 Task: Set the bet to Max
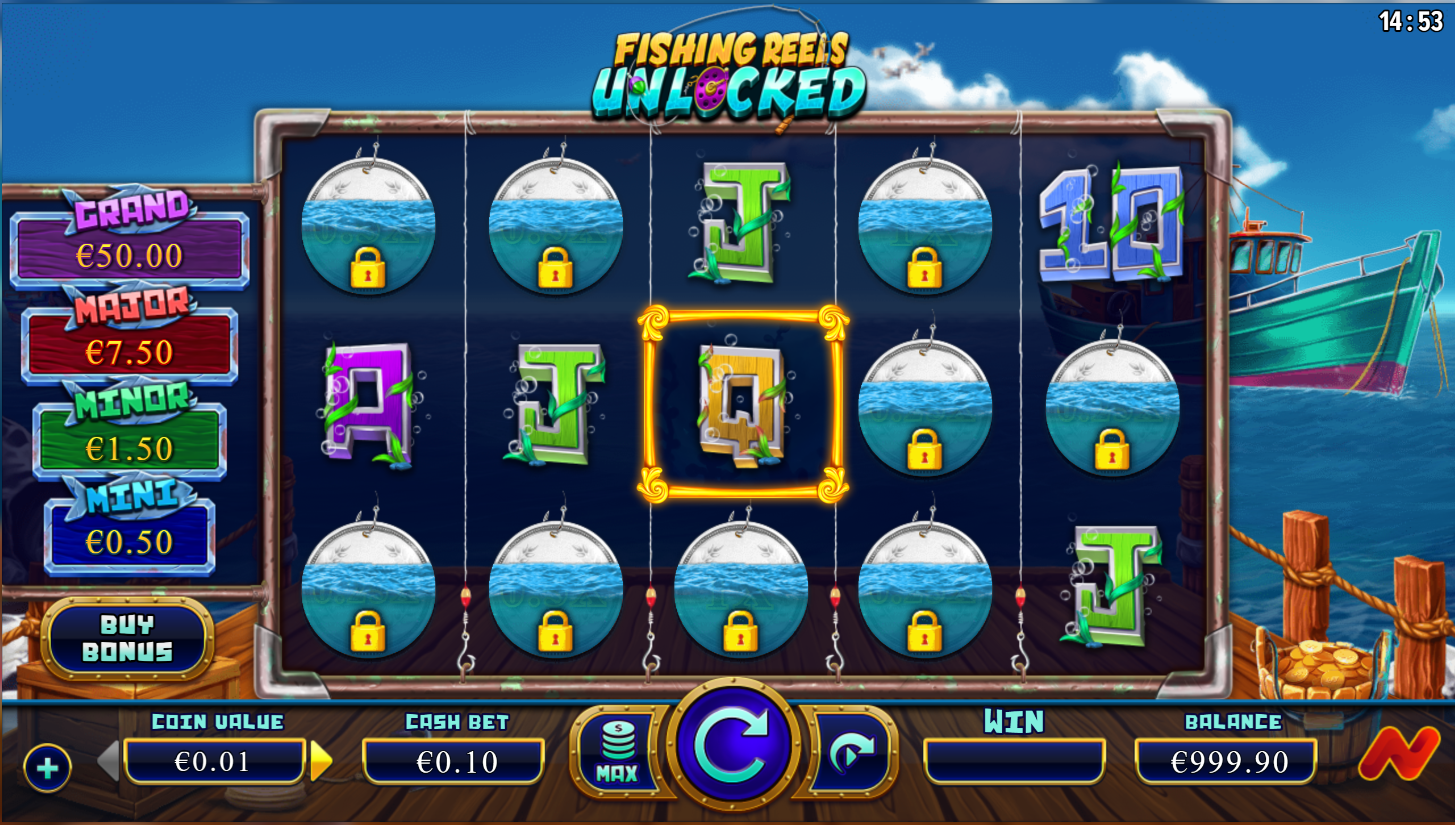[x=617, y=751]
